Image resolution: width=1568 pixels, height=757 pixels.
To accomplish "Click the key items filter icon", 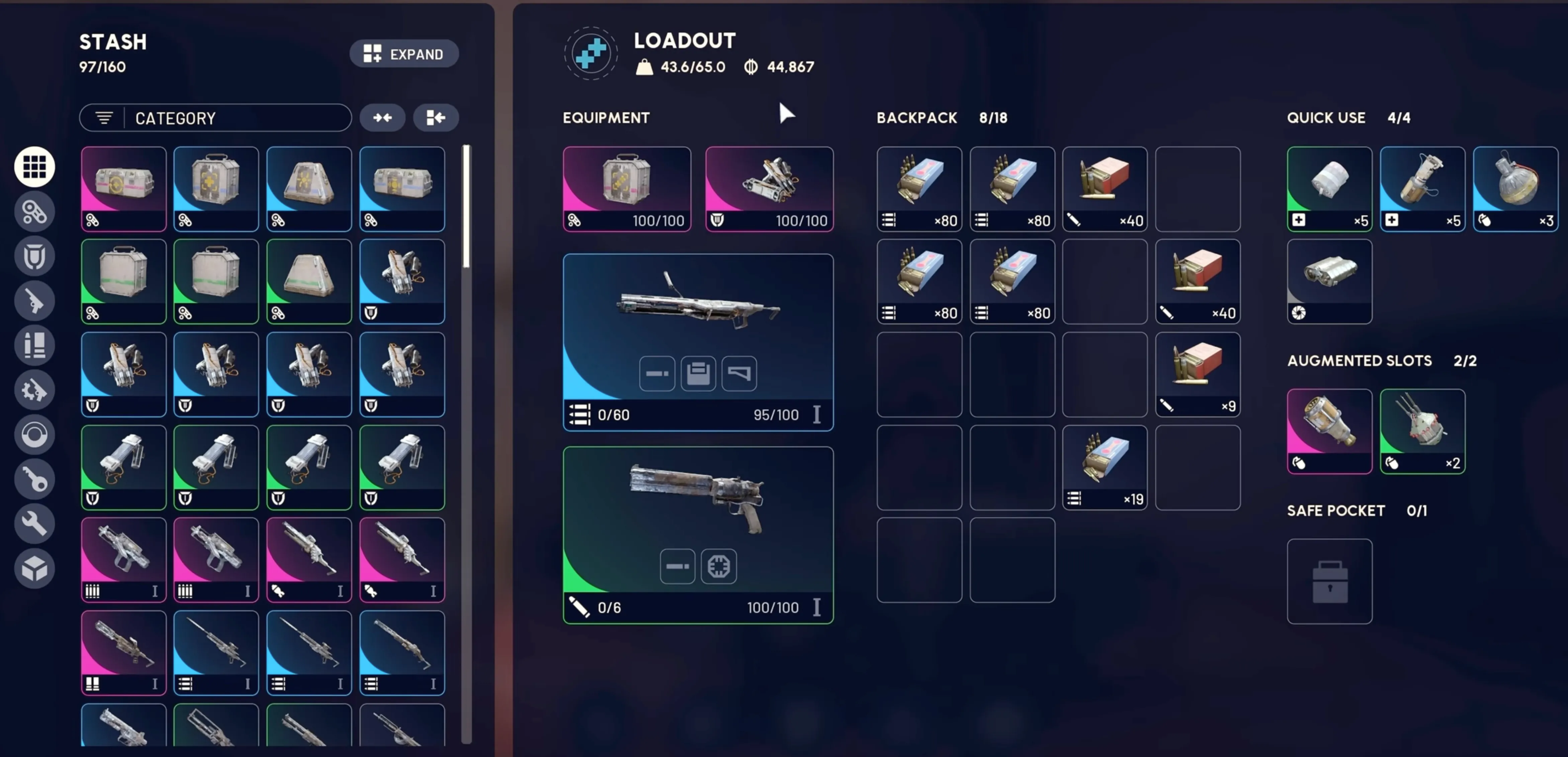I will (x=35, y=479).
